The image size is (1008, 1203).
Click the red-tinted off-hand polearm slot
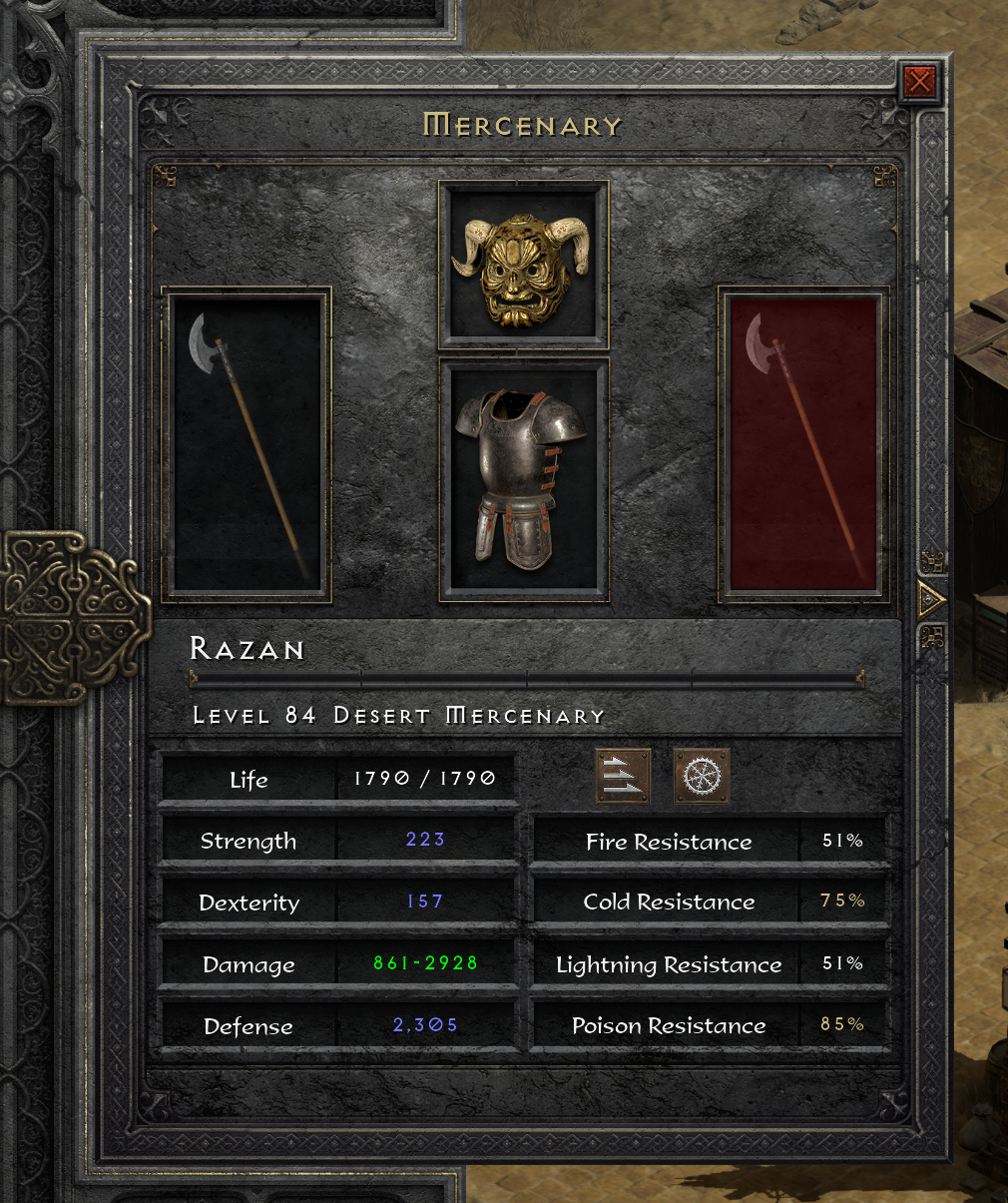[x=803, y=445]
